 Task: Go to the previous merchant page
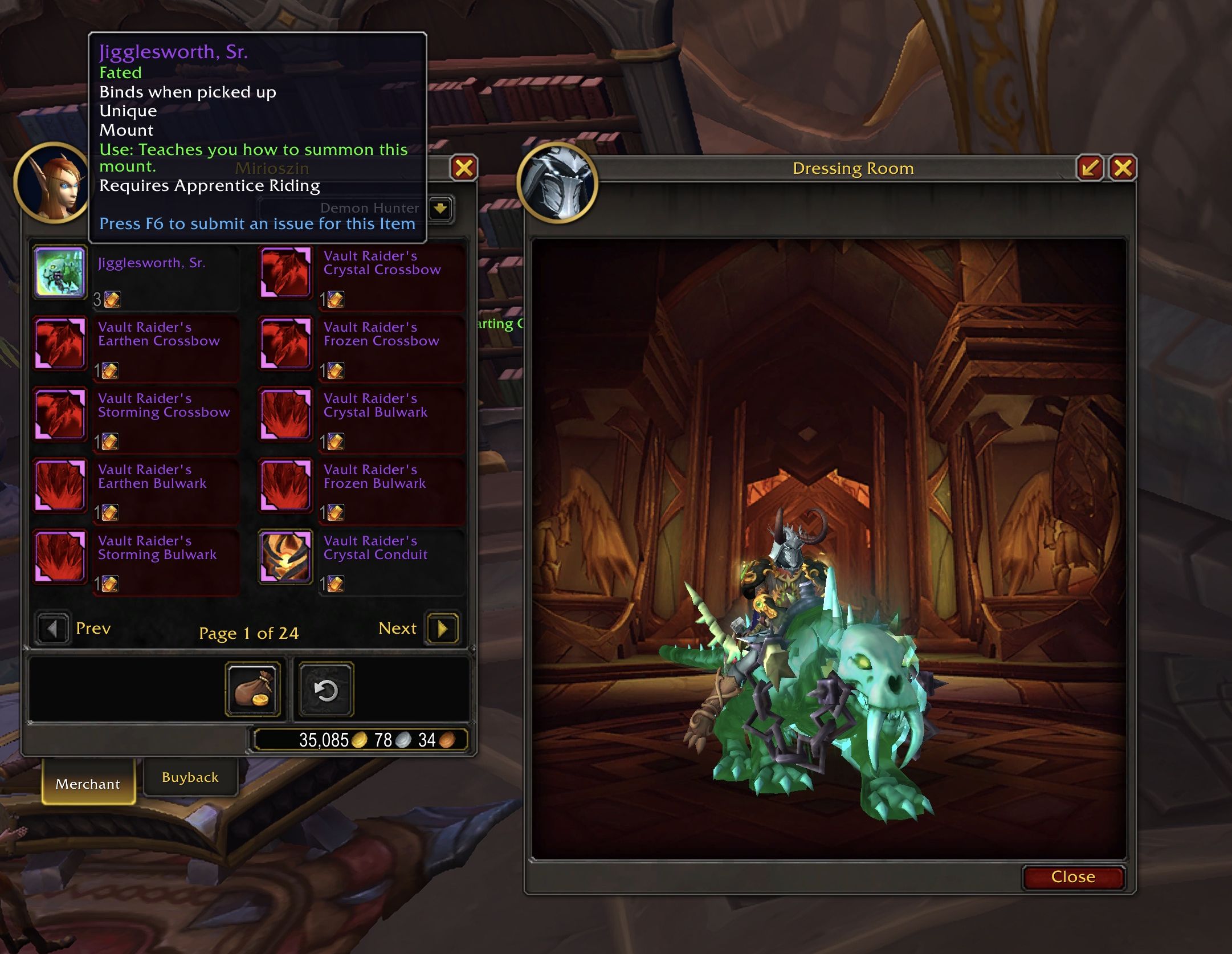tap(52, 629)
